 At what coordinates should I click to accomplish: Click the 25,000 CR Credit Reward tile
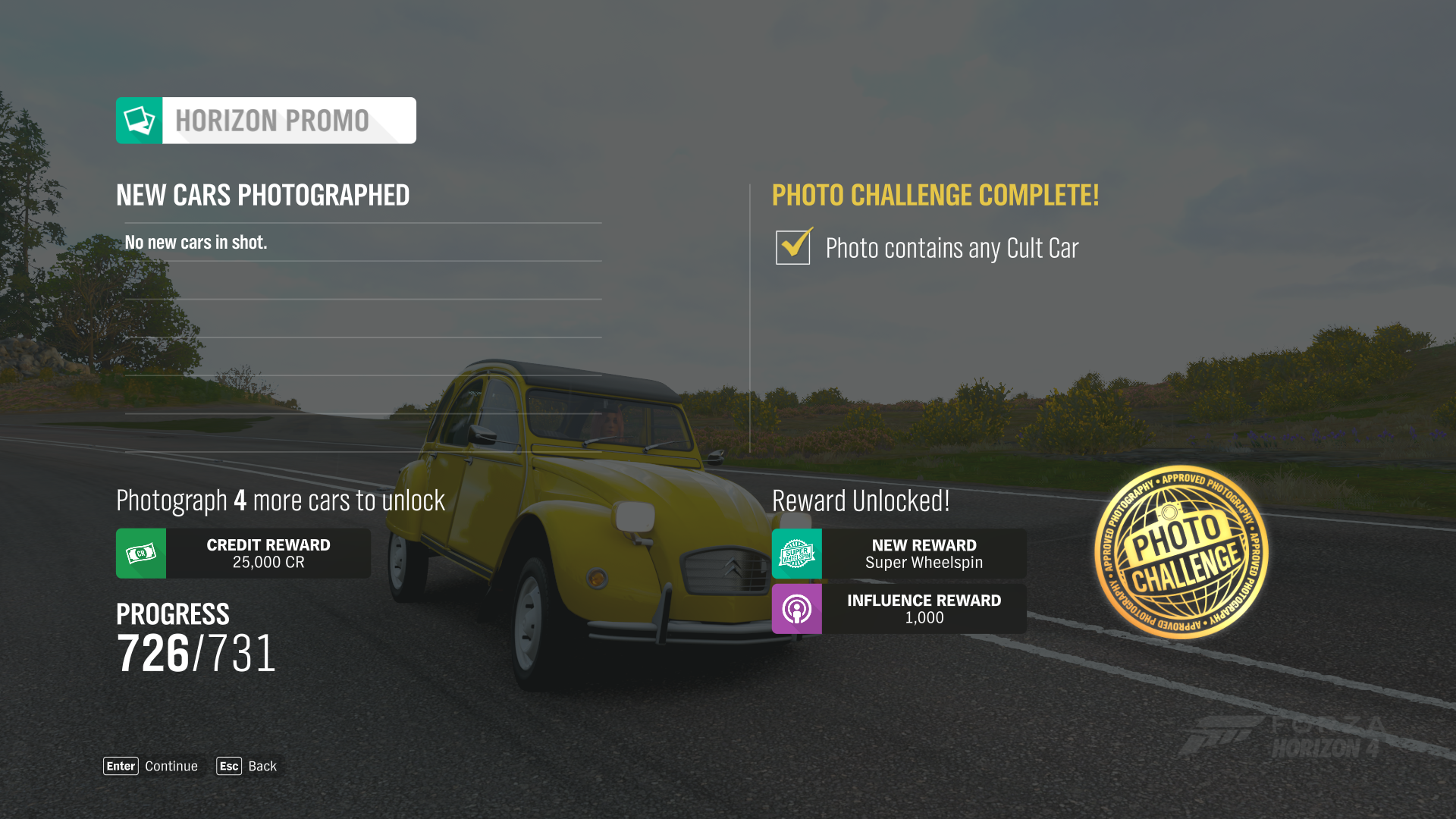(243, 554)
